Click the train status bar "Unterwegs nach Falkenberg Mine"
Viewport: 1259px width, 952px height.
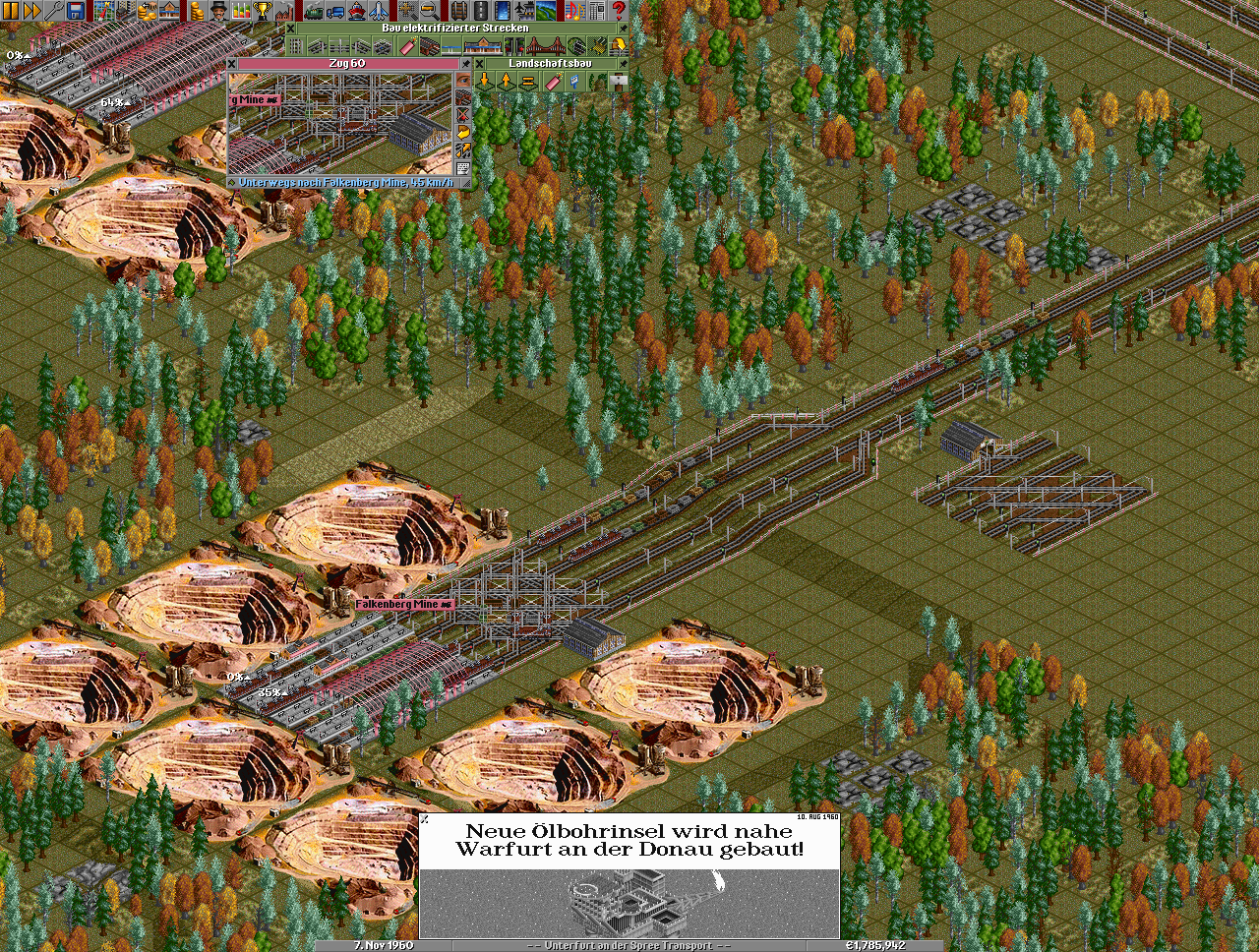point(344,183)
